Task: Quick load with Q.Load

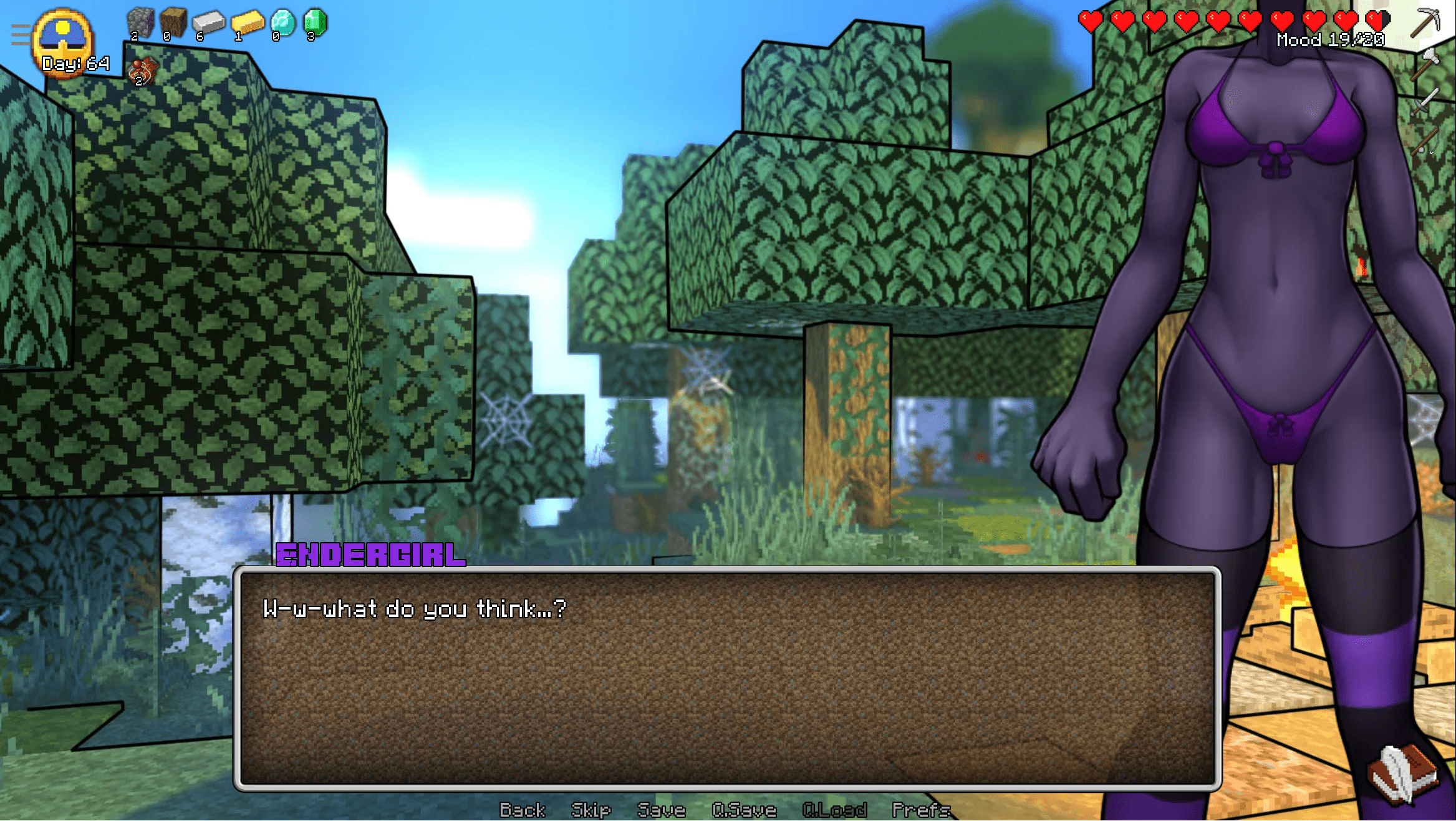Action: coord(834,810)
